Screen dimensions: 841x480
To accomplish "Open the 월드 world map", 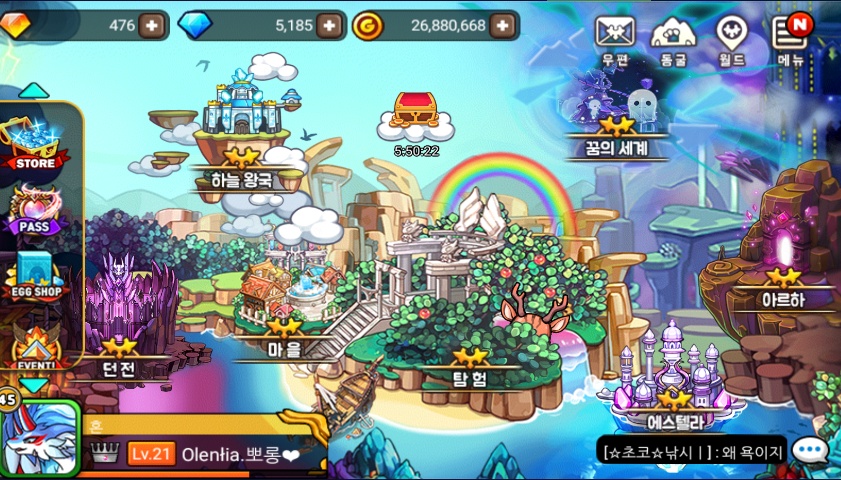I will pos(731,38).
